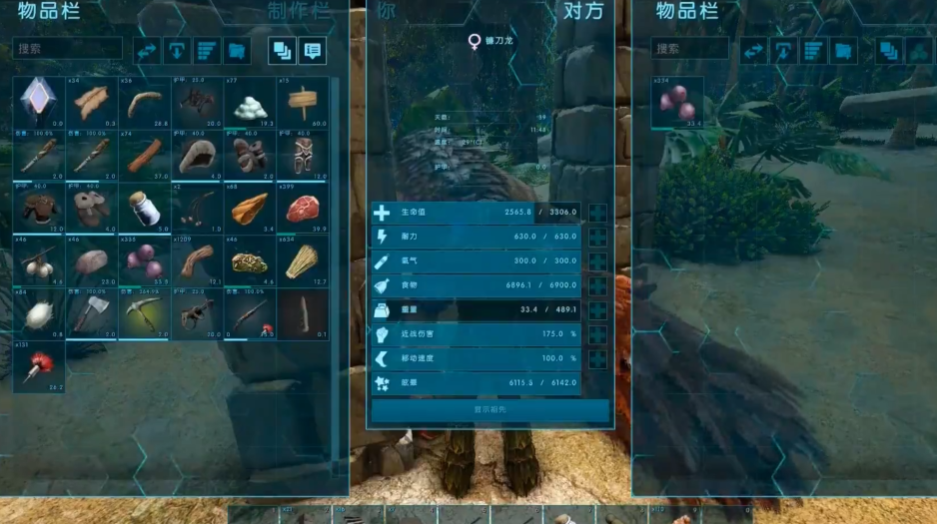Select the wooden sign item slot

301,102
